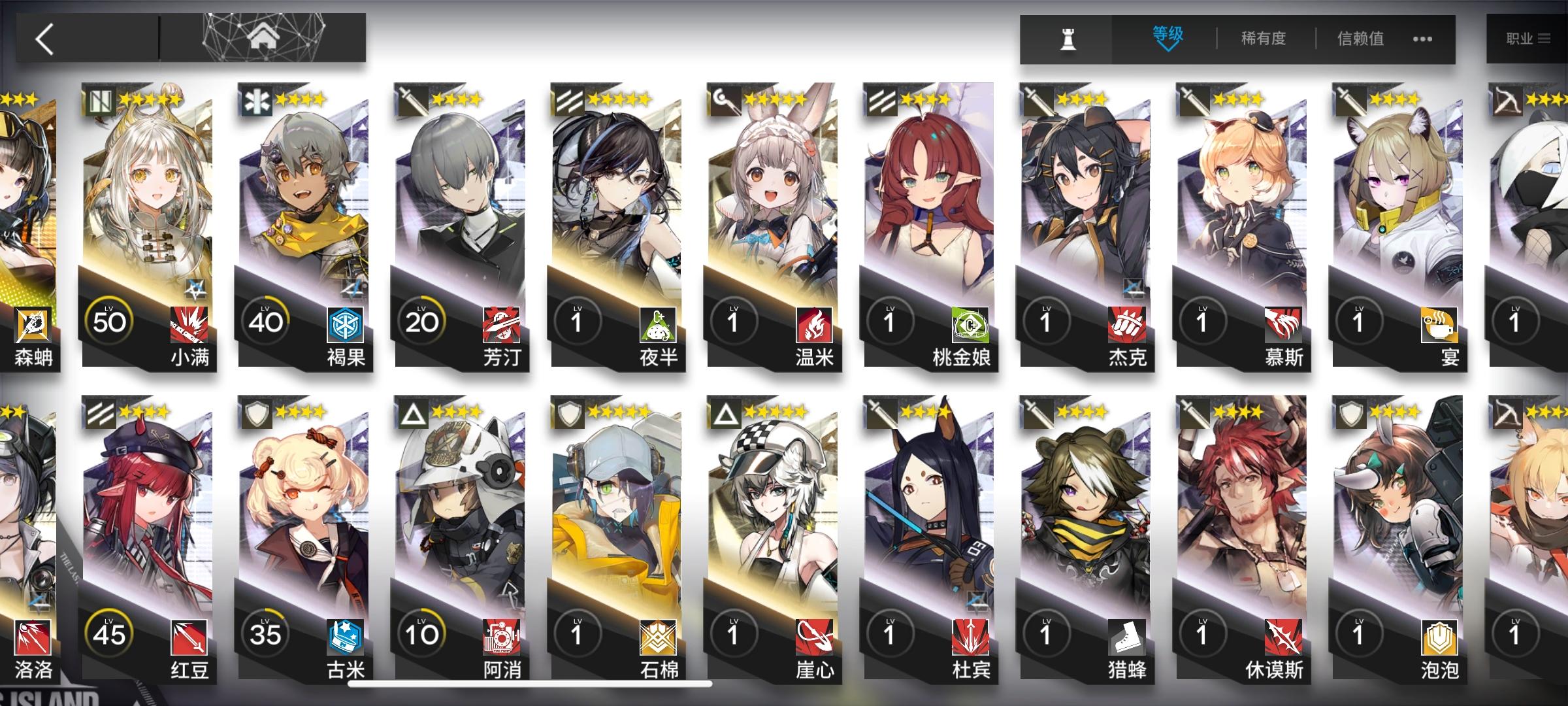
Task: Open the 职业 class filter menu
Action: [1529, 38]
